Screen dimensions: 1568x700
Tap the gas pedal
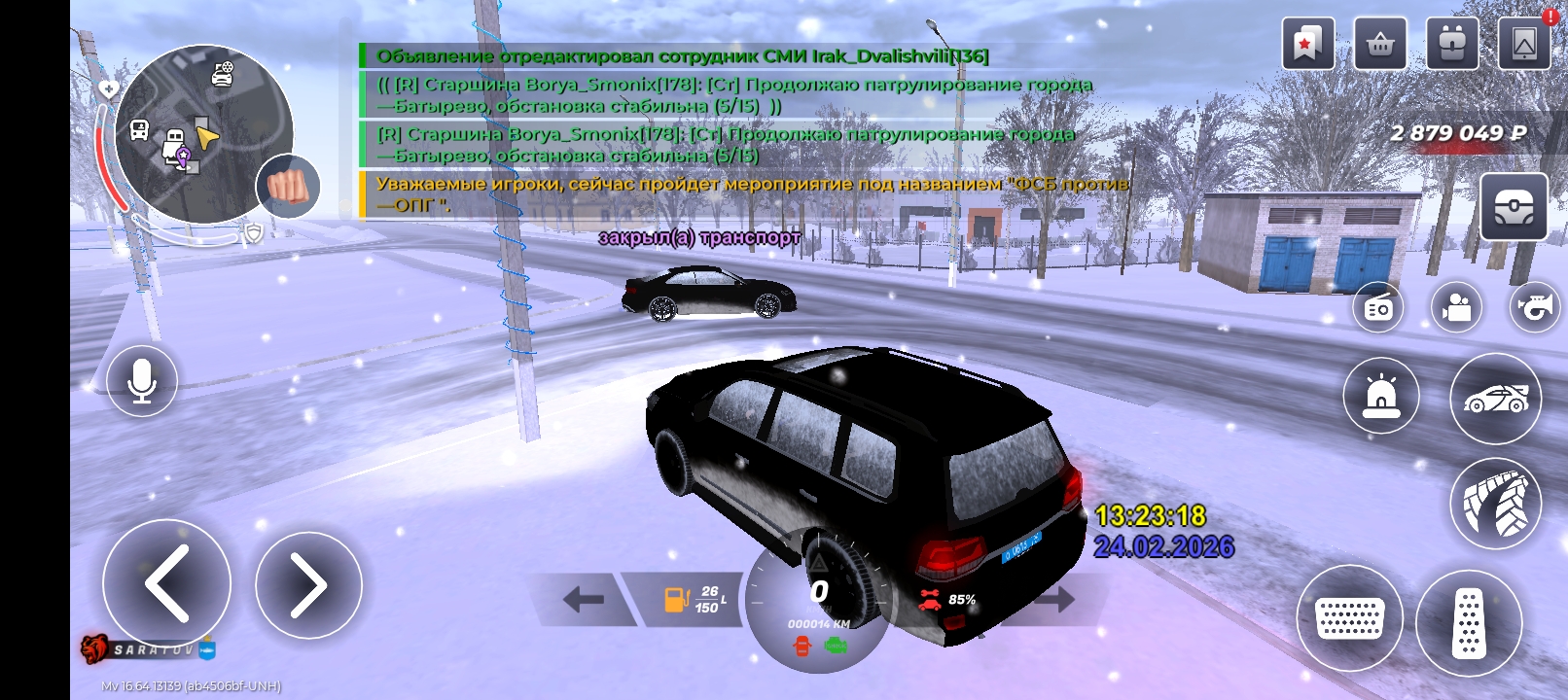point(1469,622)
